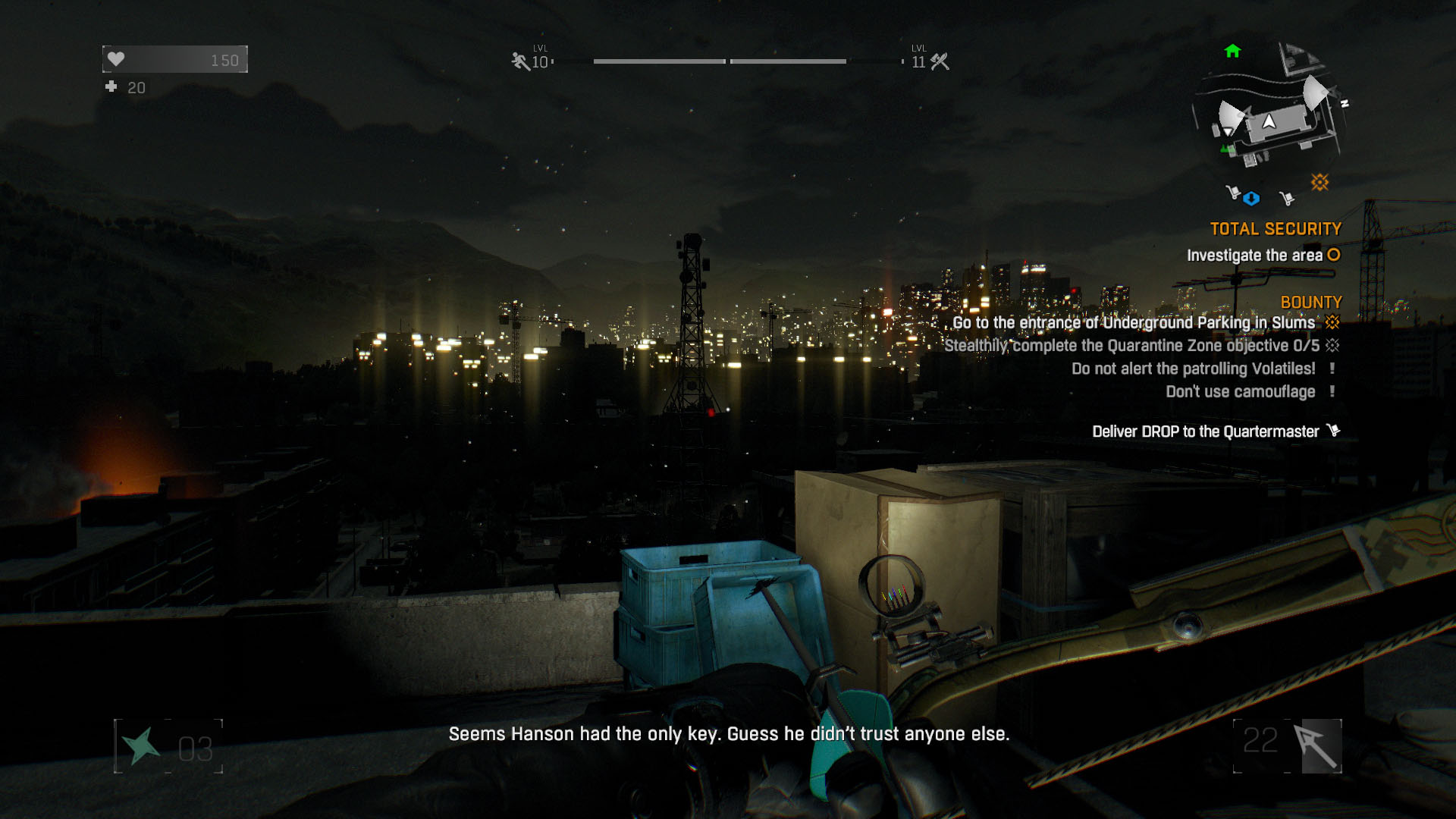Click the orange bounty marker below the minimap
This screenshot has width=1456, height=819.
pos(1319,182)
